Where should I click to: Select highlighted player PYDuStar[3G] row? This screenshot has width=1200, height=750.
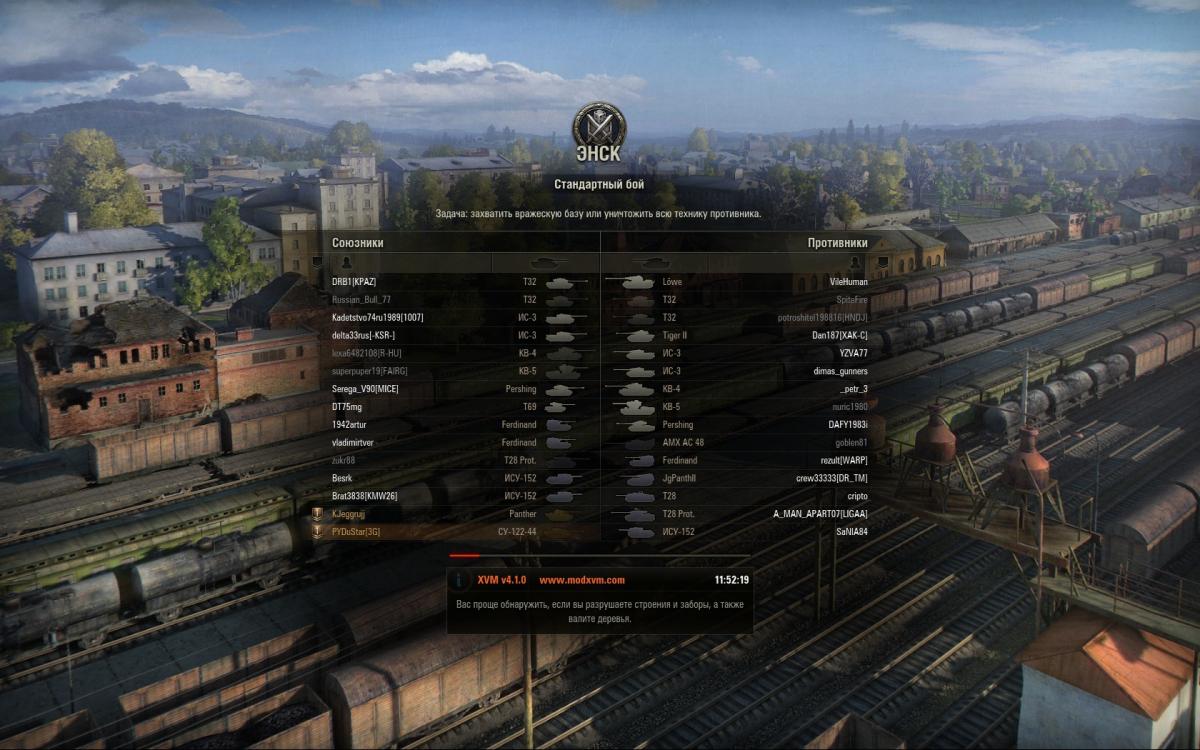click(x=356, y=532)
